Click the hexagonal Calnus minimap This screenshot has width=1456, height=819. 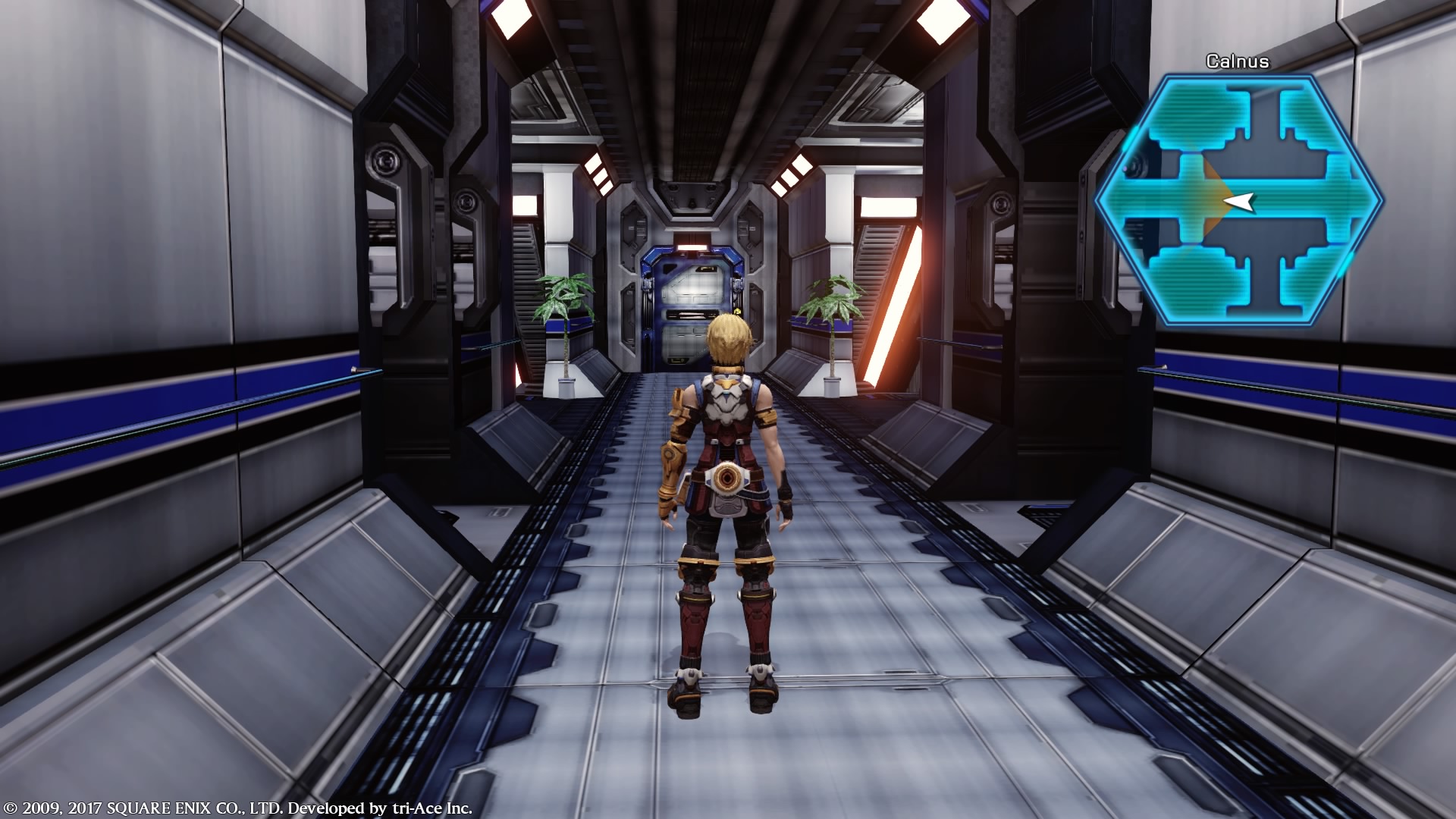[1239, 201]
